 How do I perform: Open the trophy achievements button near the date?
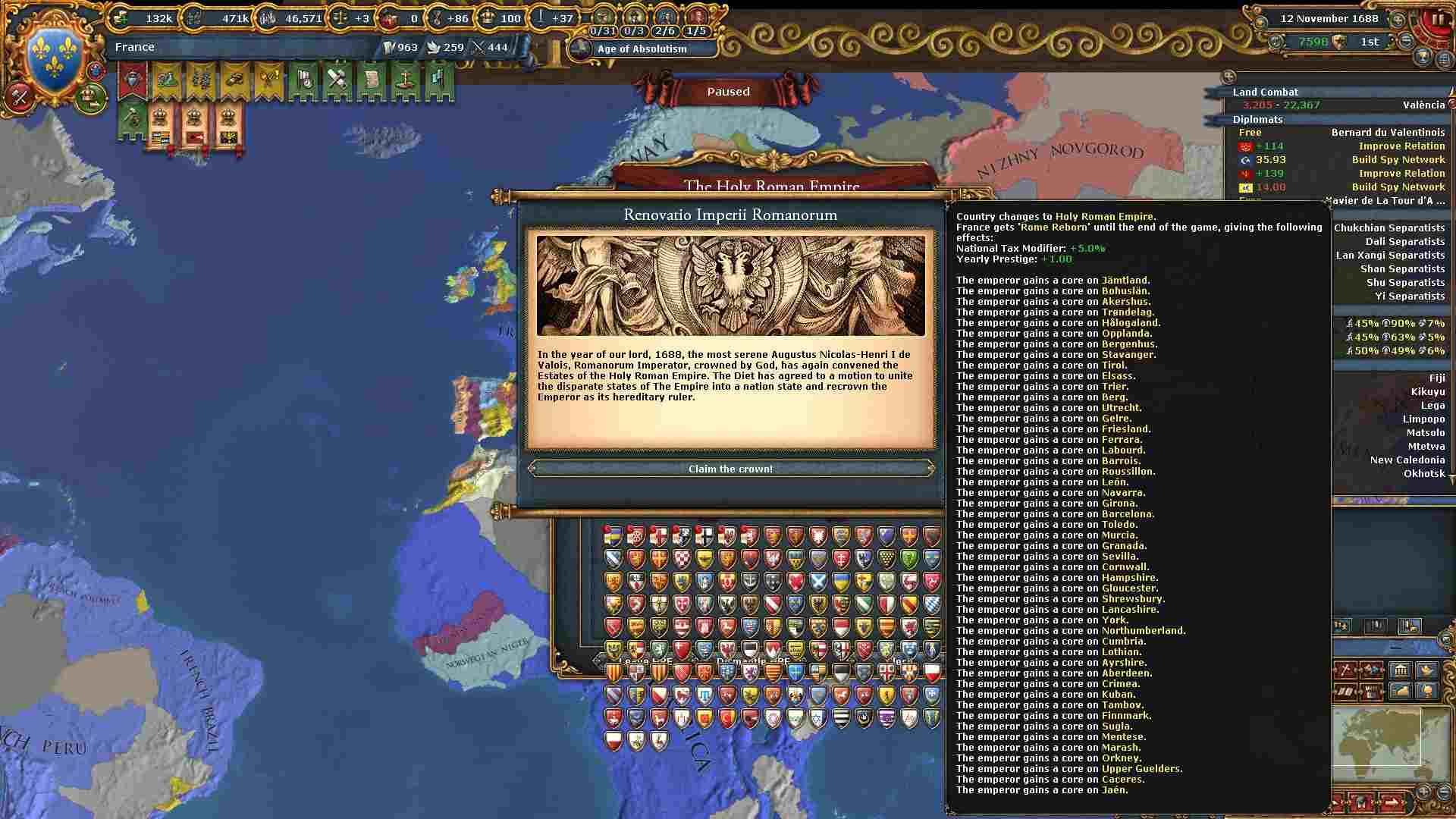point(1423,57)
